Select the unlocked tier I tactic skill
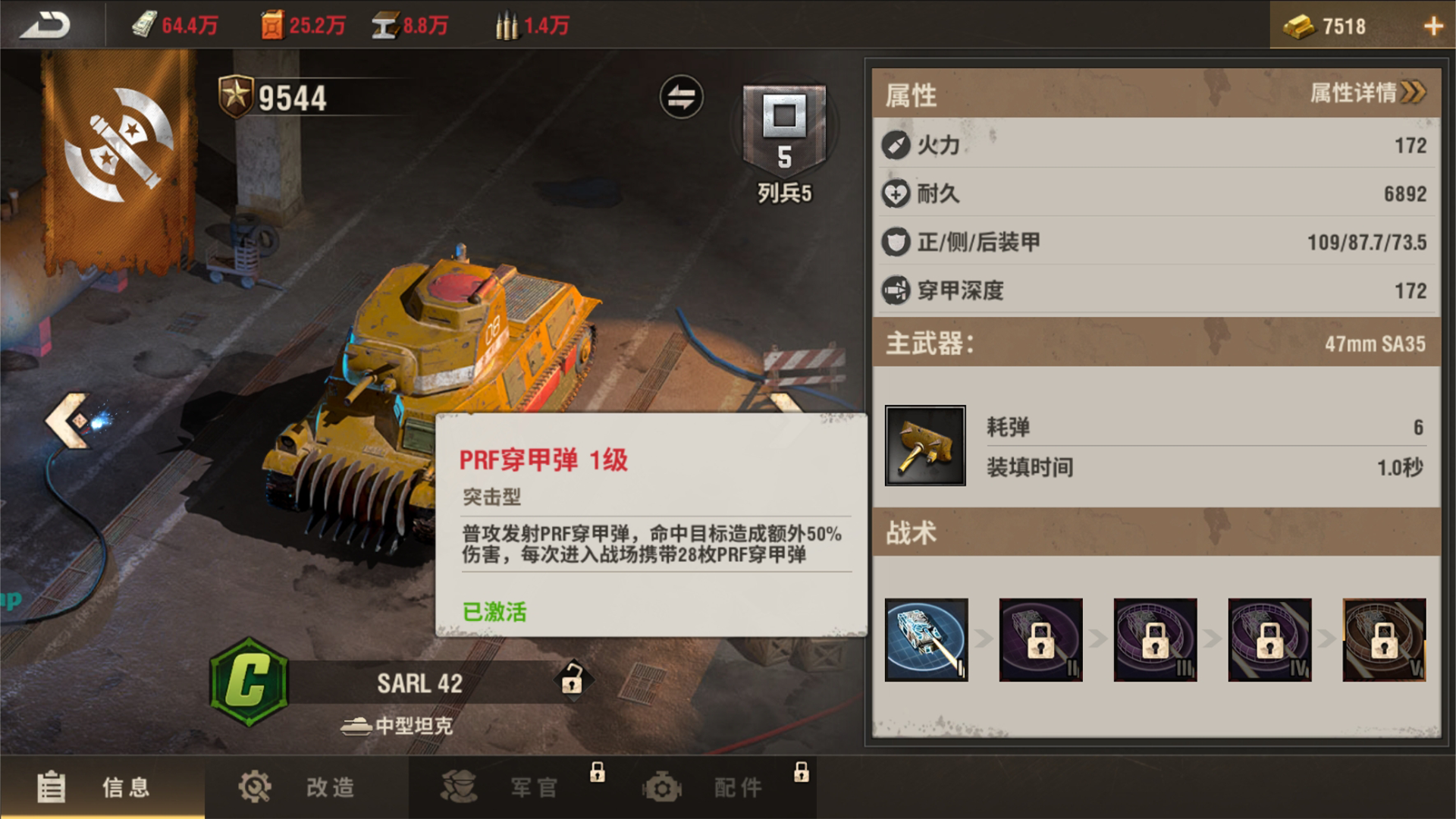 [926, 641]
